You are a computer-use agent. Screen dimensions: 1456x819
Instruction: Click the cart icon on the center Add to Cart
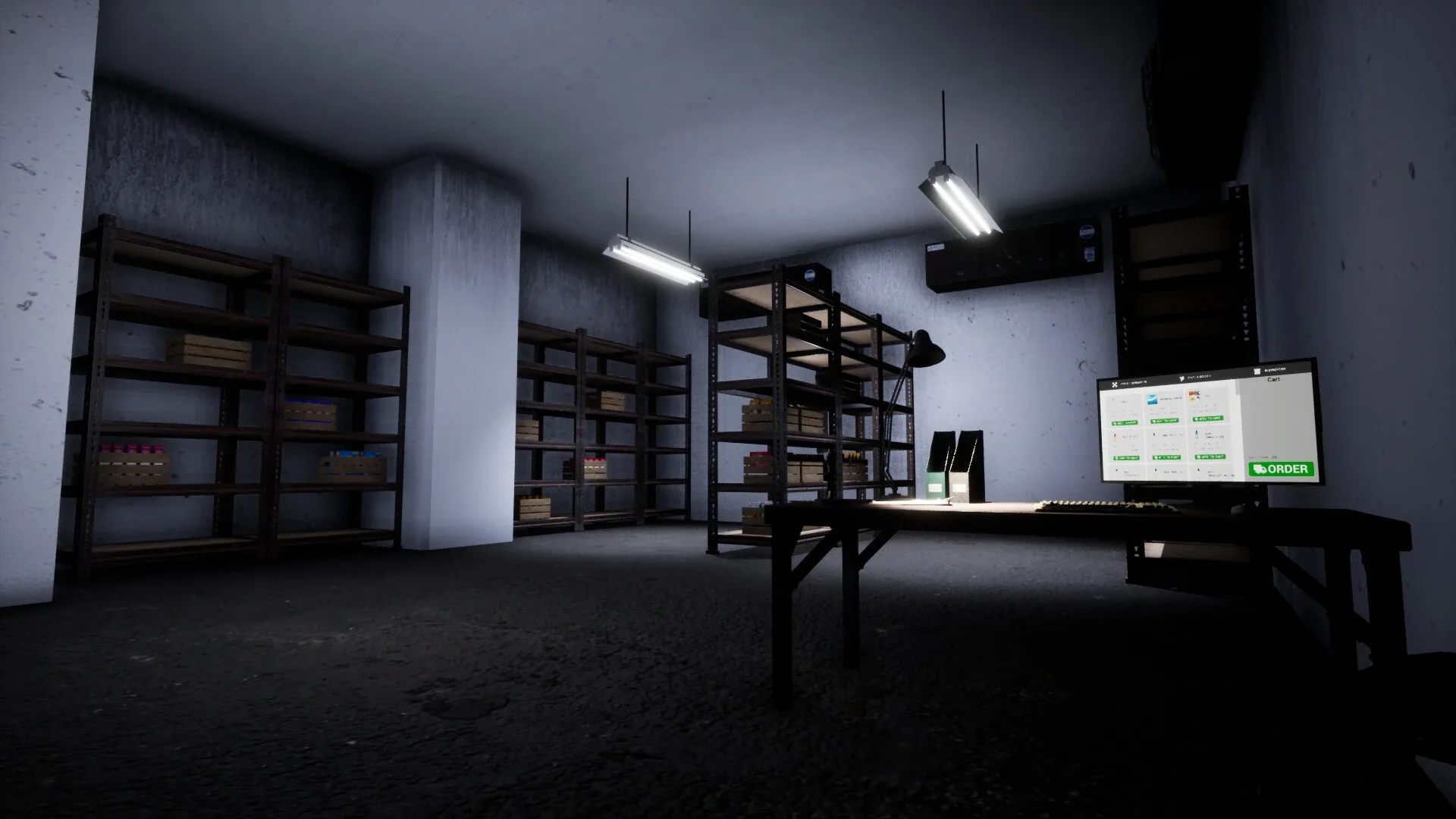pyautogui.click(x=1156, y=457)
